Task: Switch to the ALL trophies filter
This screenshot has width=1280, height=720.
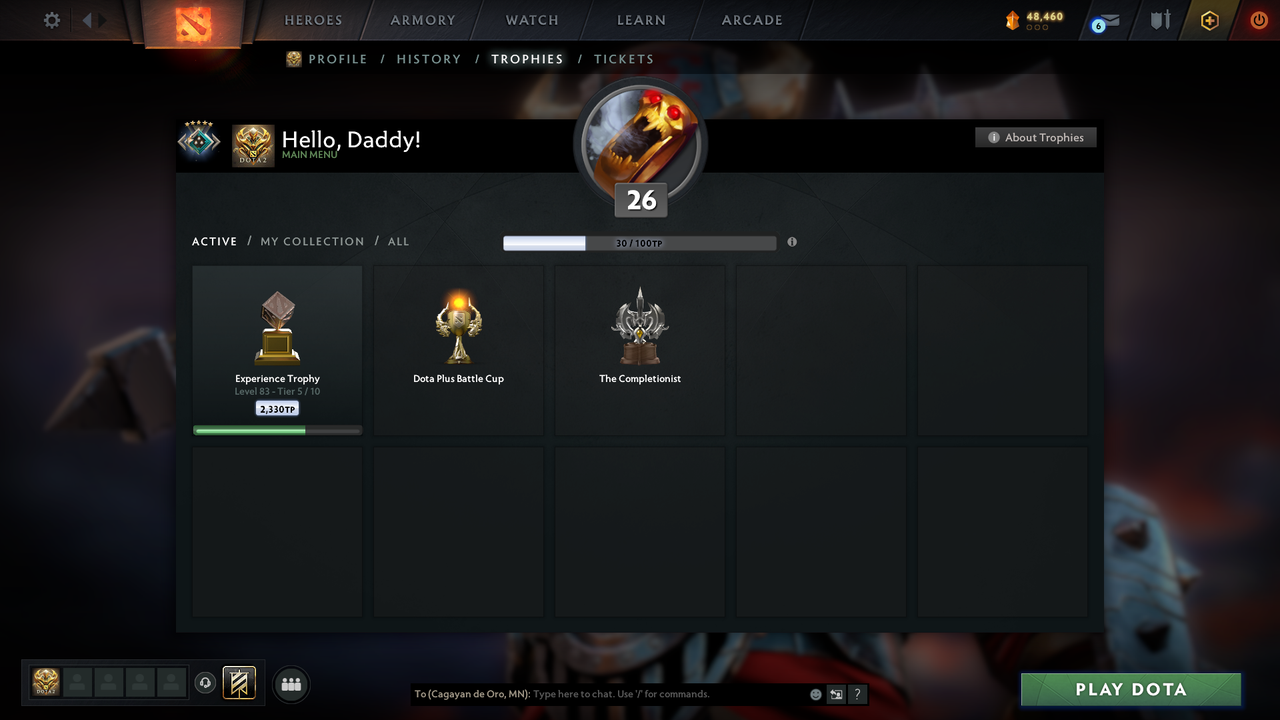Action: coord(398,241)
